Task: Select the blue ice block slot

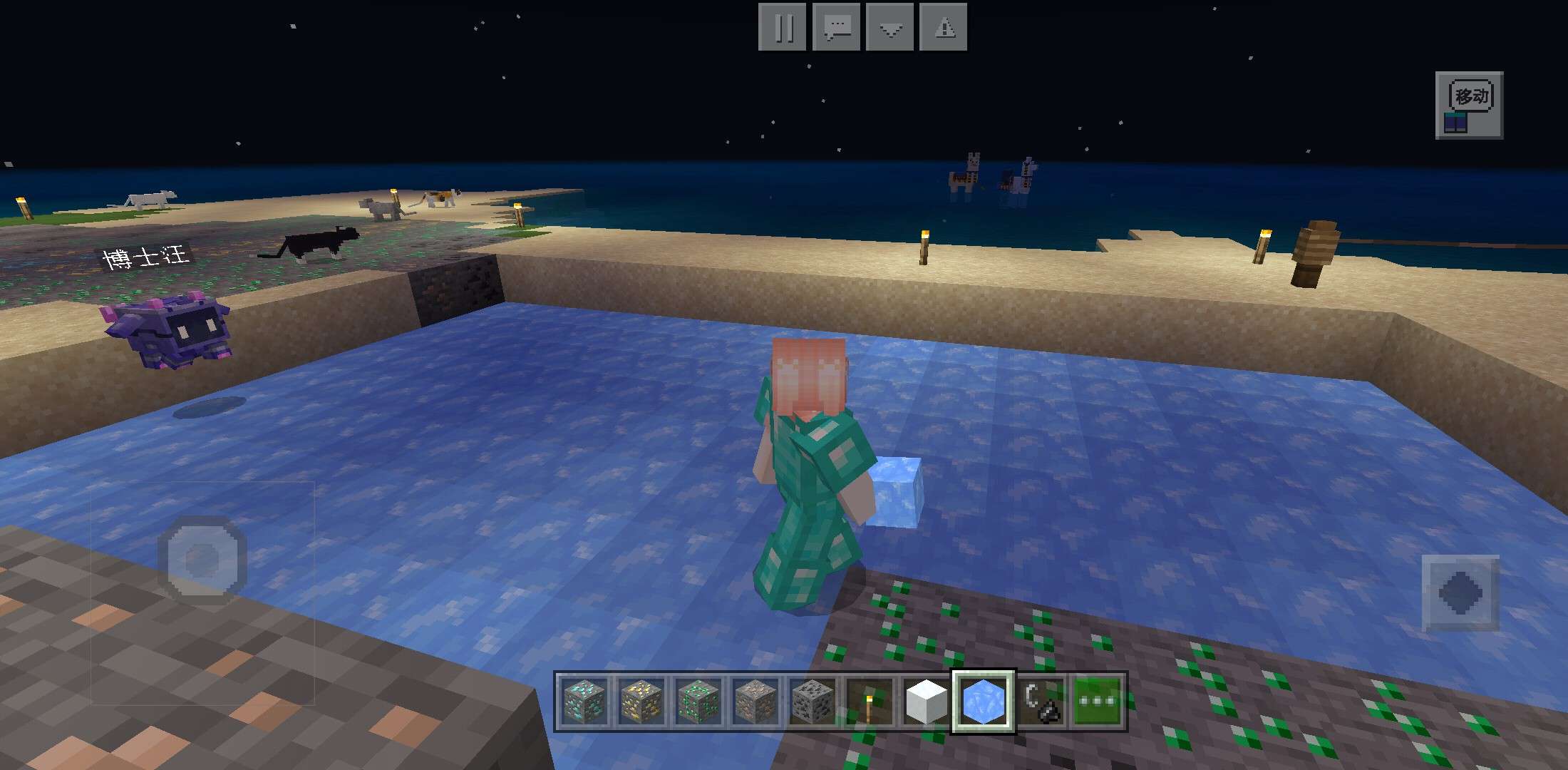Action: click(984, 701)
